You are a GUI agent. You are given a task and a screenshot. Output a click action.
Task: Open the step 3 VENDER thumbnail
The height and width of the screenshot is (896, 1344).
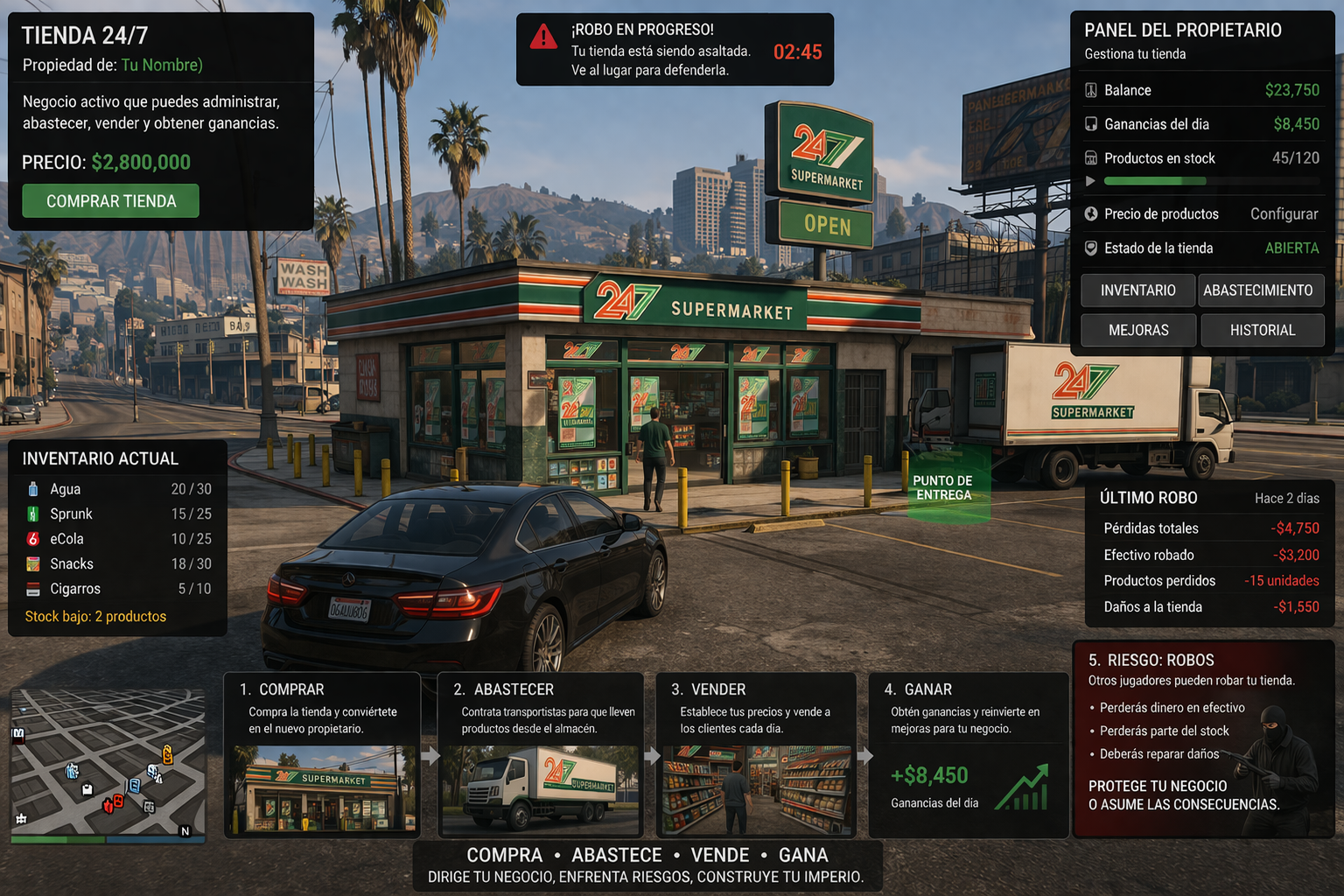click(757, 788)
